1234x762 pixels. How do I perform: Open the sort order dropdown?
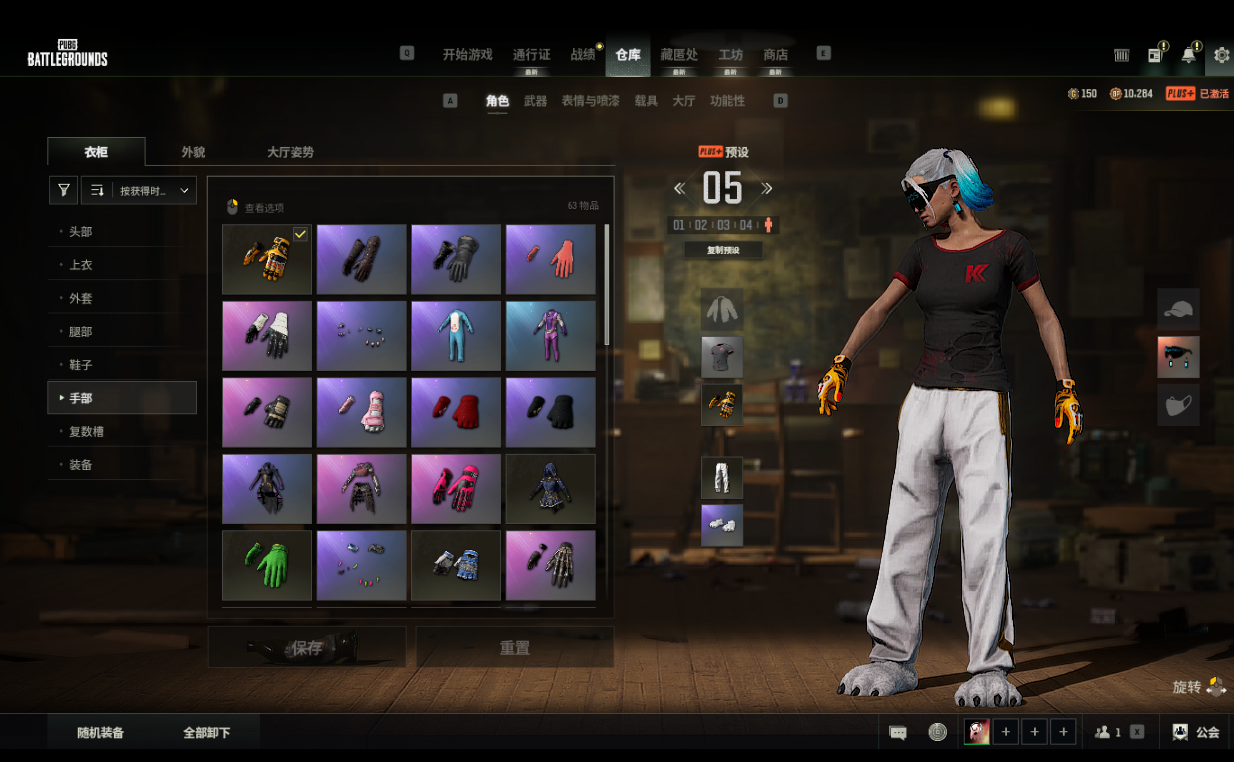coord(154,190)
